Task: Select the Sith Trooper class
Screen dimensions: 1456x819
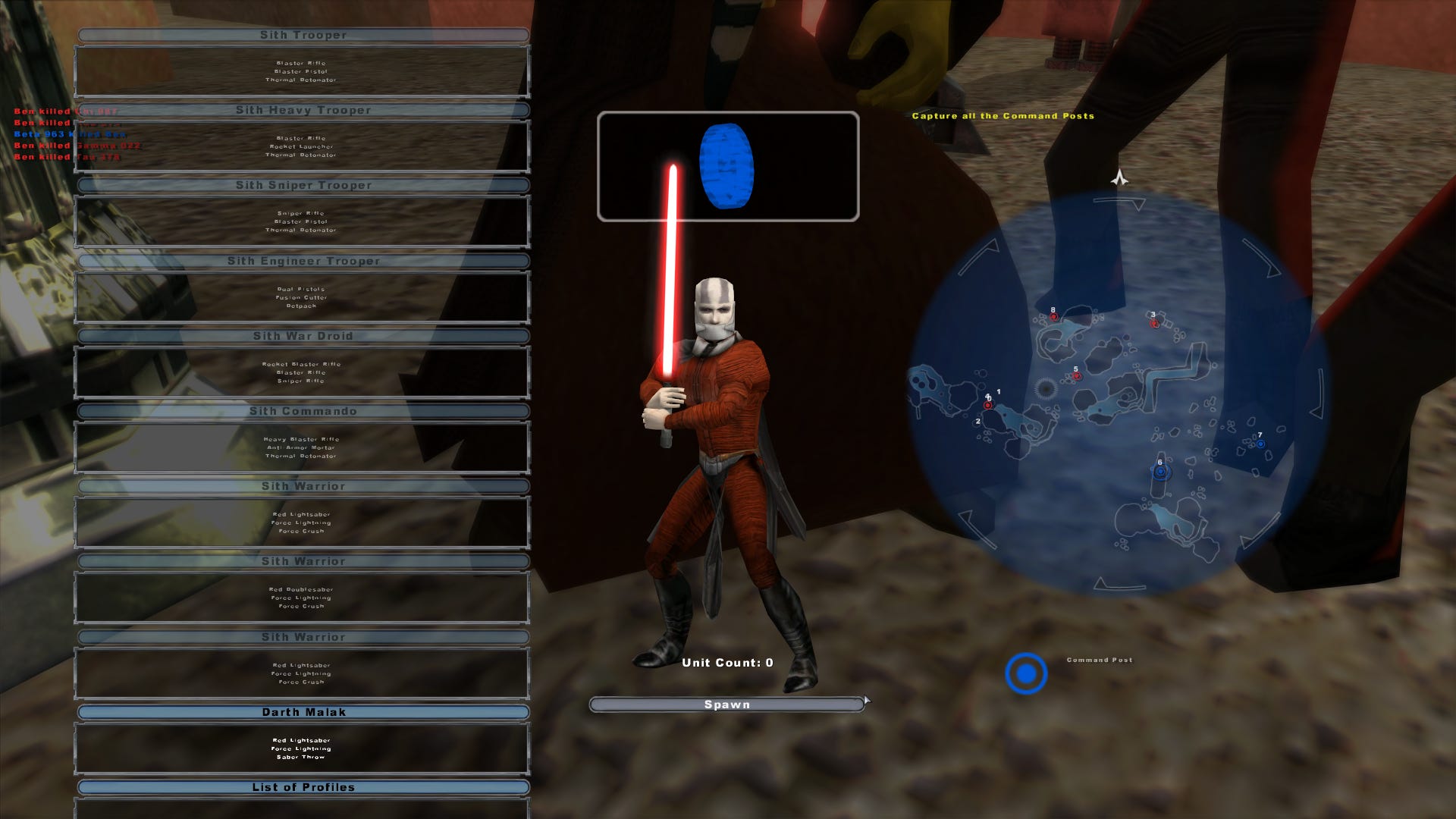Action: [x=303, y=34]
